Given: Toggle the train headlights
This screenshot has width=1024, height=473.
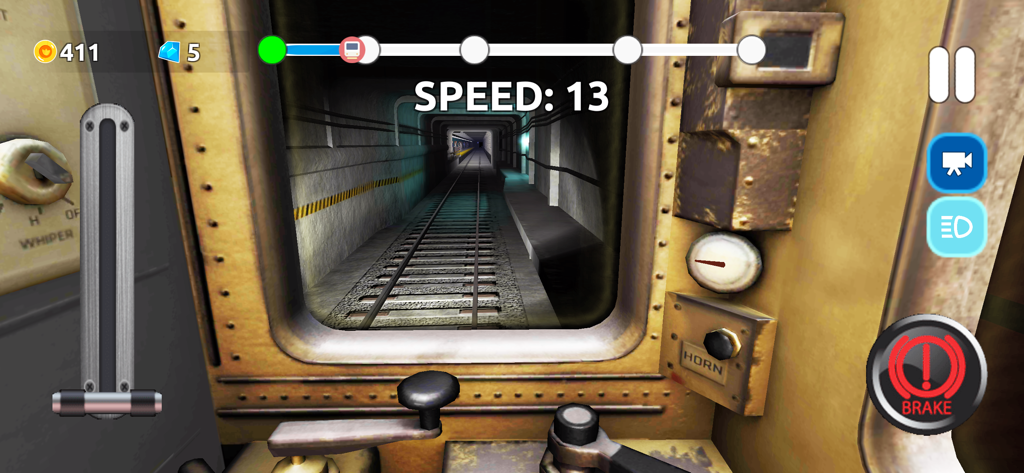Looking at the screenshot, I should 957,226.
